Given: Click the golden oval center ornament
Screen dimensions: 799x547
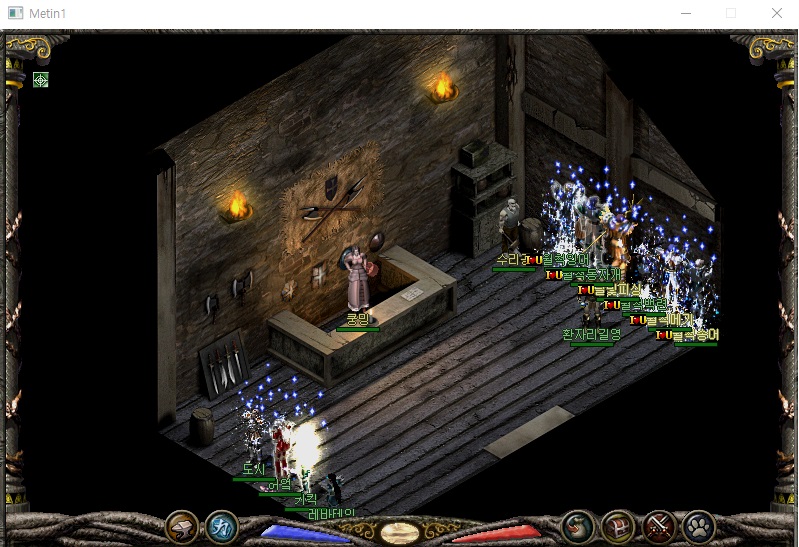Looking at the screenshot, I should coord(399,531).
